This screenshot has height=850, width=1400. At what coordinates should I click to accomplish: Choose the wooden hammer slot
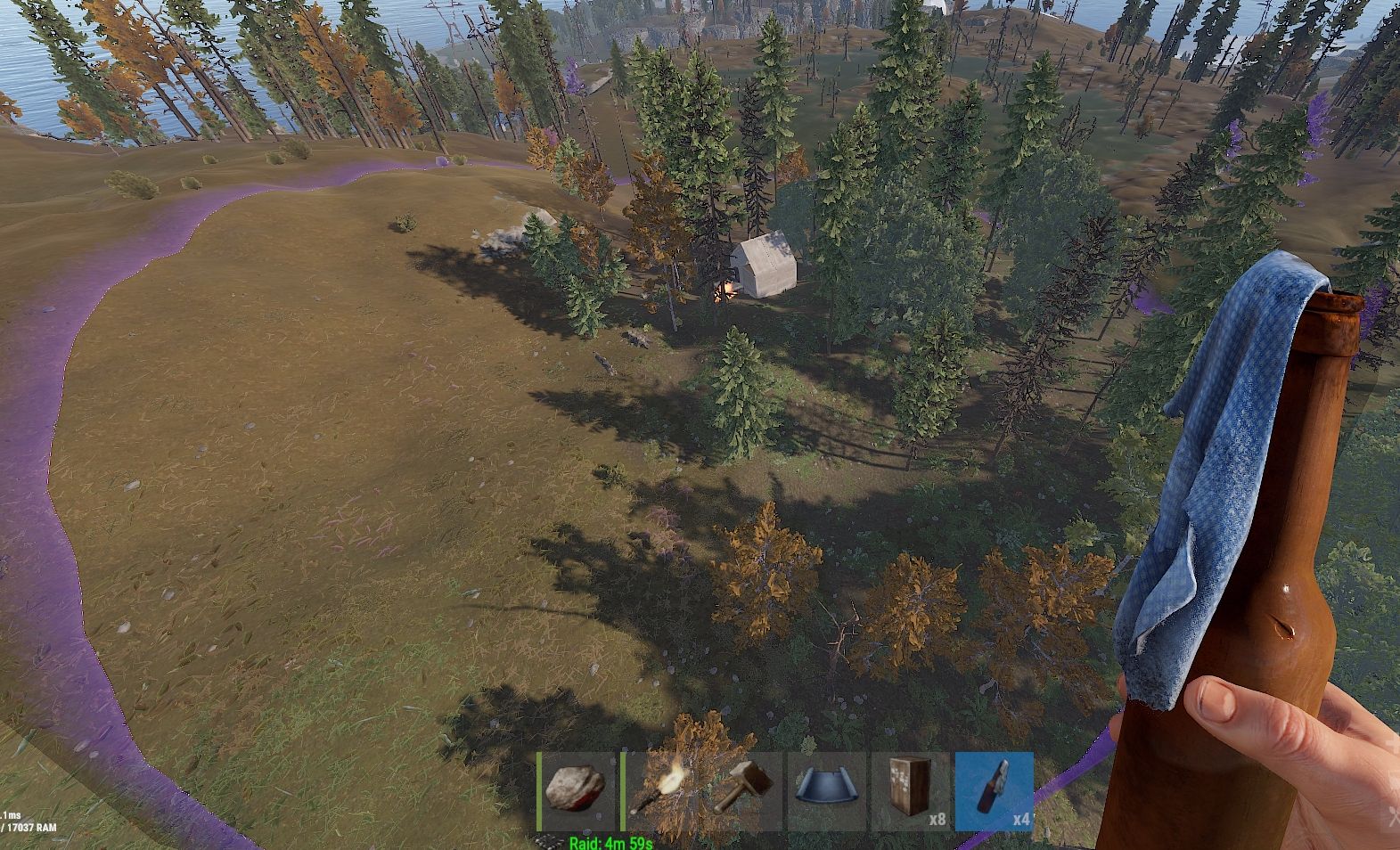coord(743,791)
